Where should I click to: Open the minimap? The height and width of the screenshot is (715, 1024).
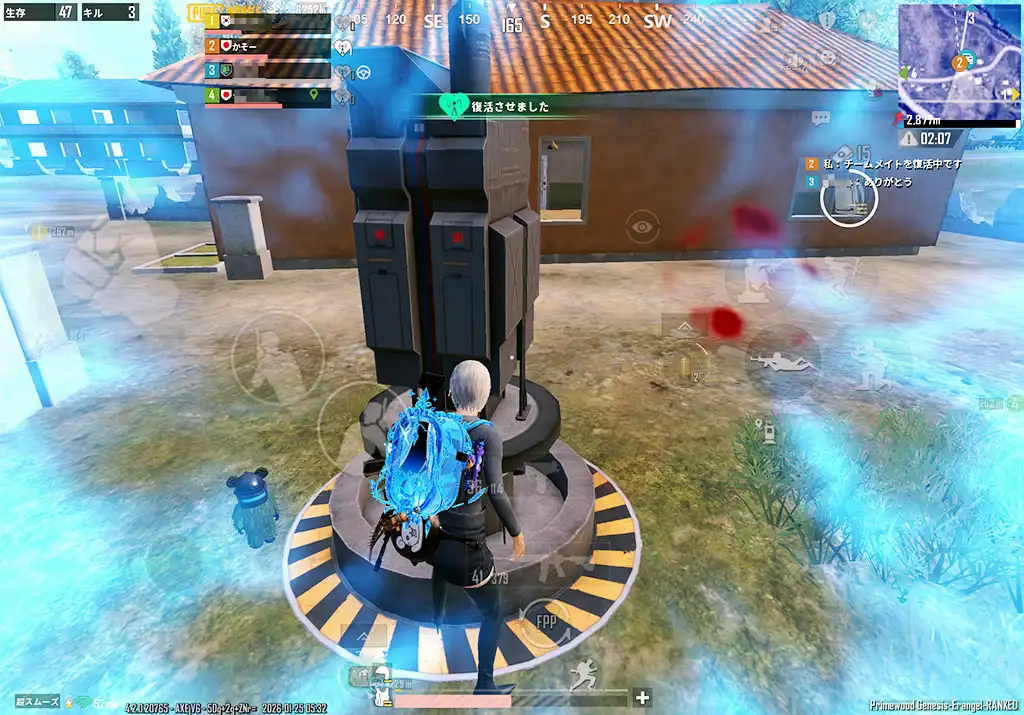coord(958,62)
